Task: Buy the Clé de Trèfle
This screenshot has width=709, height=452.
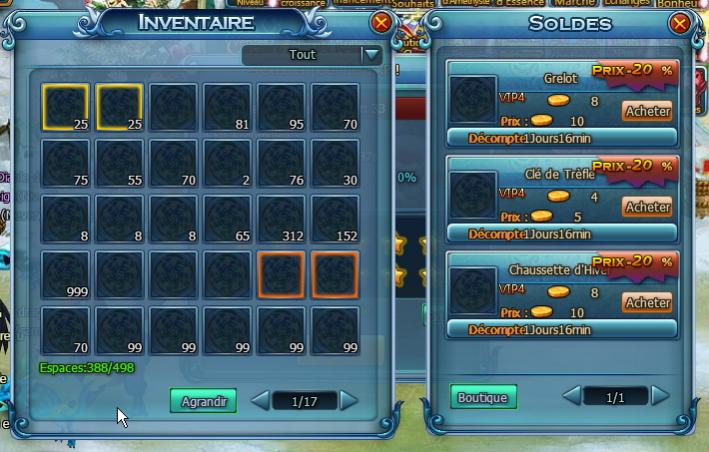Action: (646, 206)
